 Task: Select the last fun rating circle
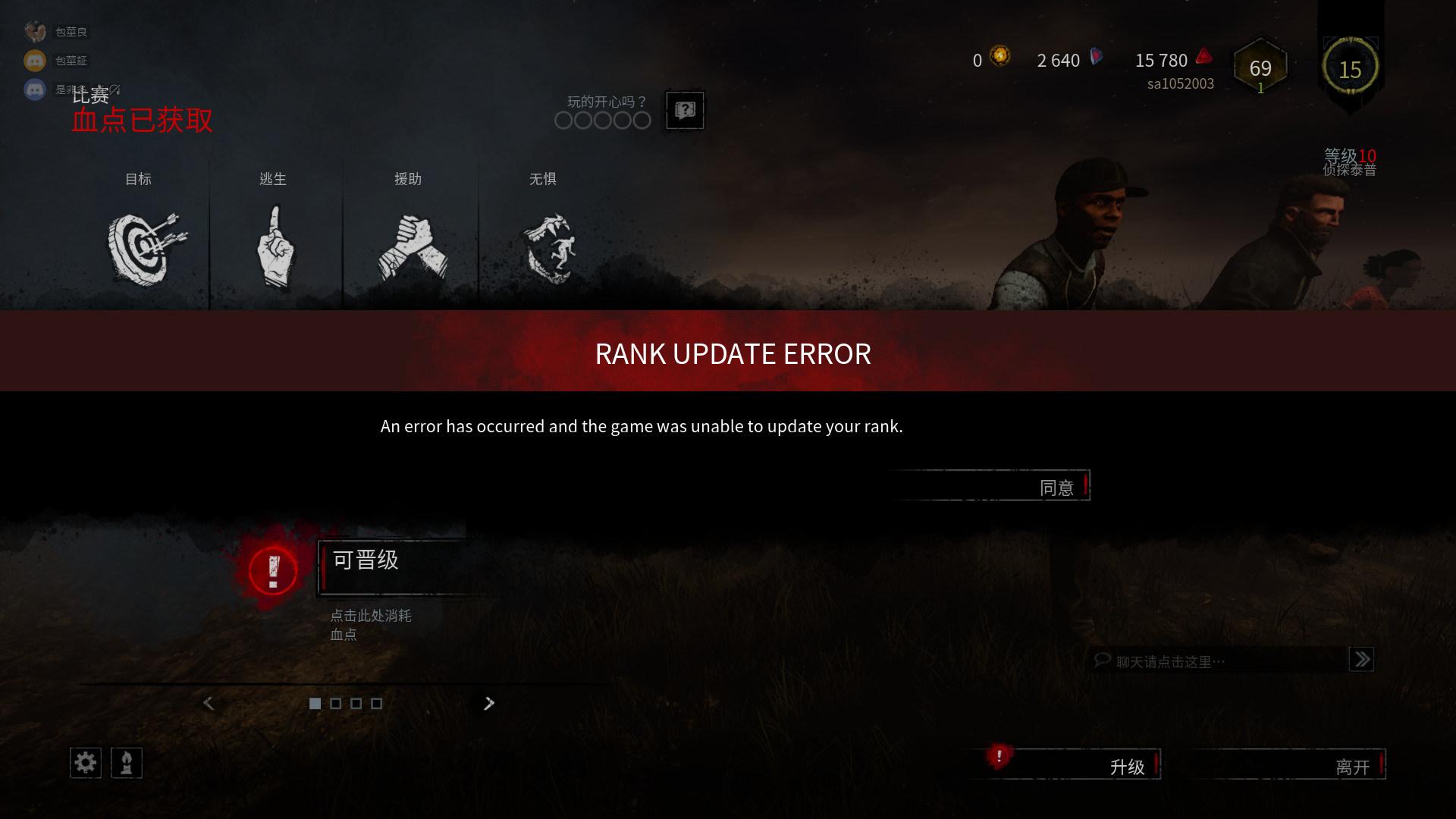tap(642, 120)
